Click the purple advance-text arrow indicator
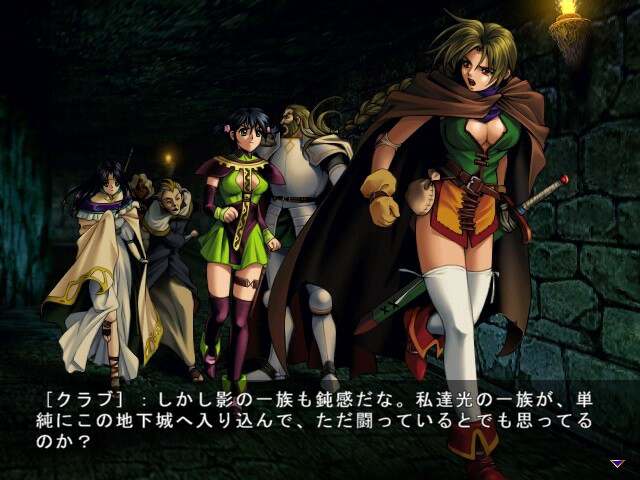 coord(617,463)
